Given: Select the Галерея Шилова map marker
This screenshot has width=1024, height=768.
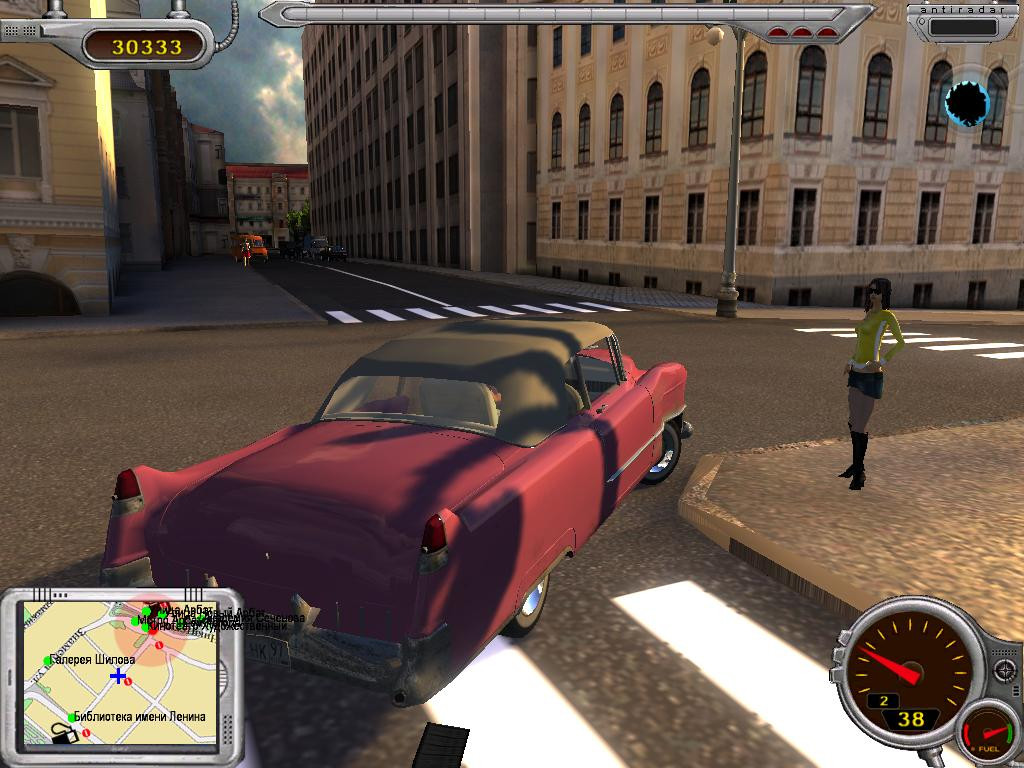Looking at the screenshot, I should (48, 660).
